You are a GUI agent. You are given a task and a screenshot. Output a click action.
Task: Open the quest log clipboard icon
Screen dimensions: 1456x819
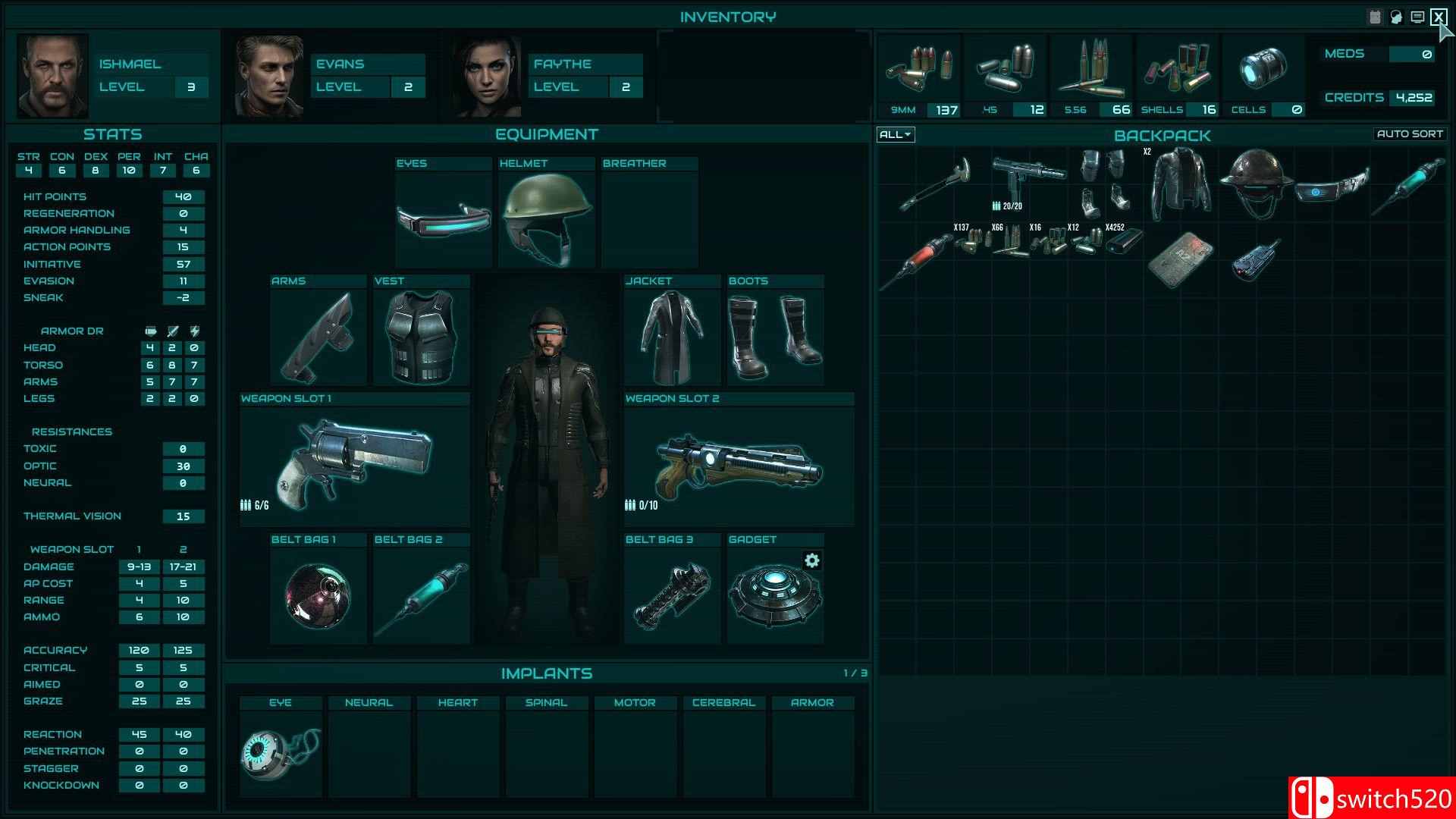click(1374, 15)
